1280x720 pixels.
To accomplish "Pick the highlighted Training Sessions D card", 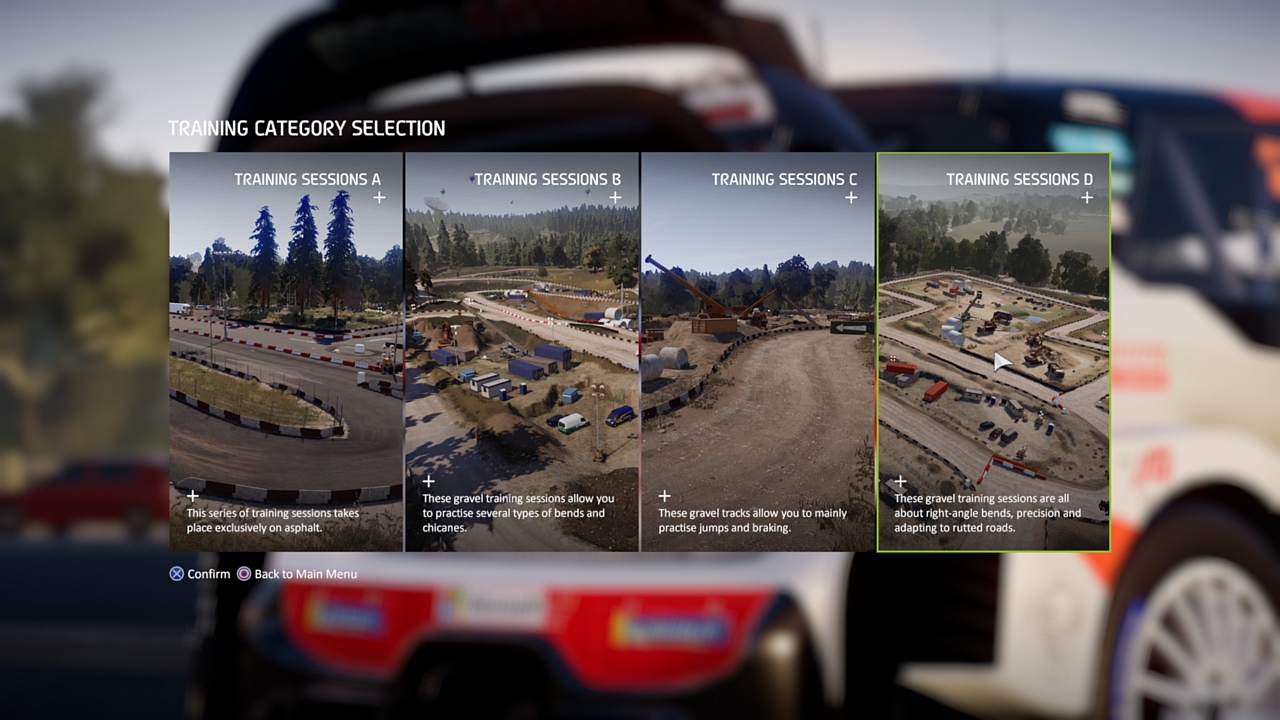I will tap(993, 351).
